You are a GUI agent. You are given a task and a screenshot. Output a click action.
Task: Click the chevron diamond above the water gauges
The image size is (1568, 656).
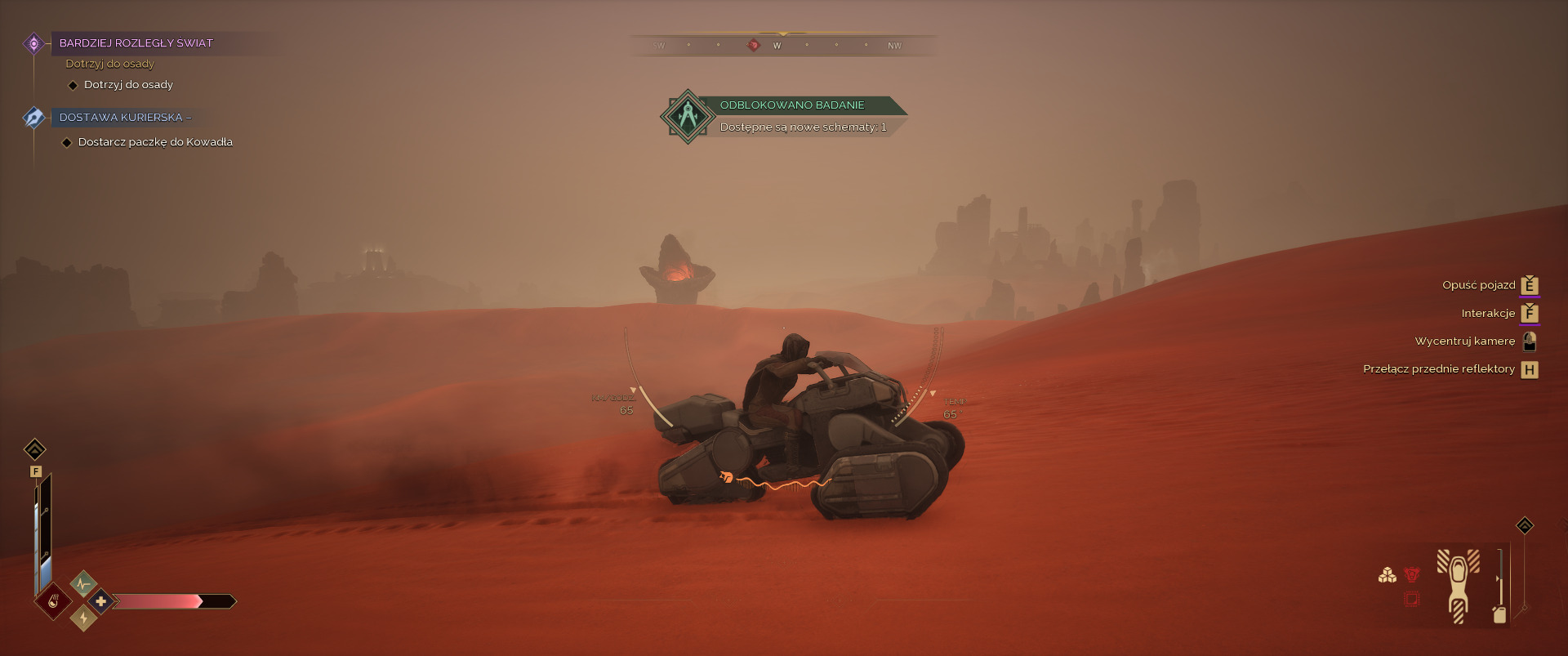coord(35,449)
